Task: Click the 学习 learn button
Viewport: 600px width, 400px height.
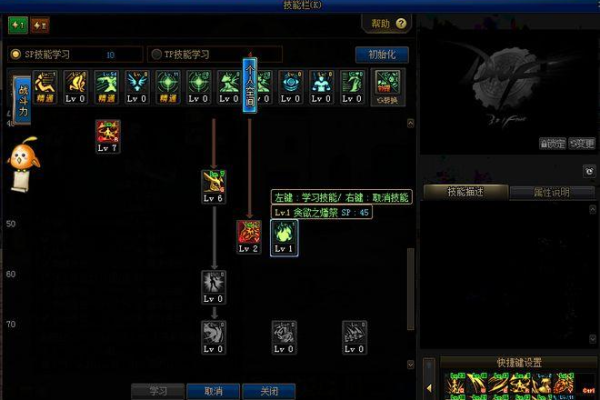Action: (x=158, y=391)
